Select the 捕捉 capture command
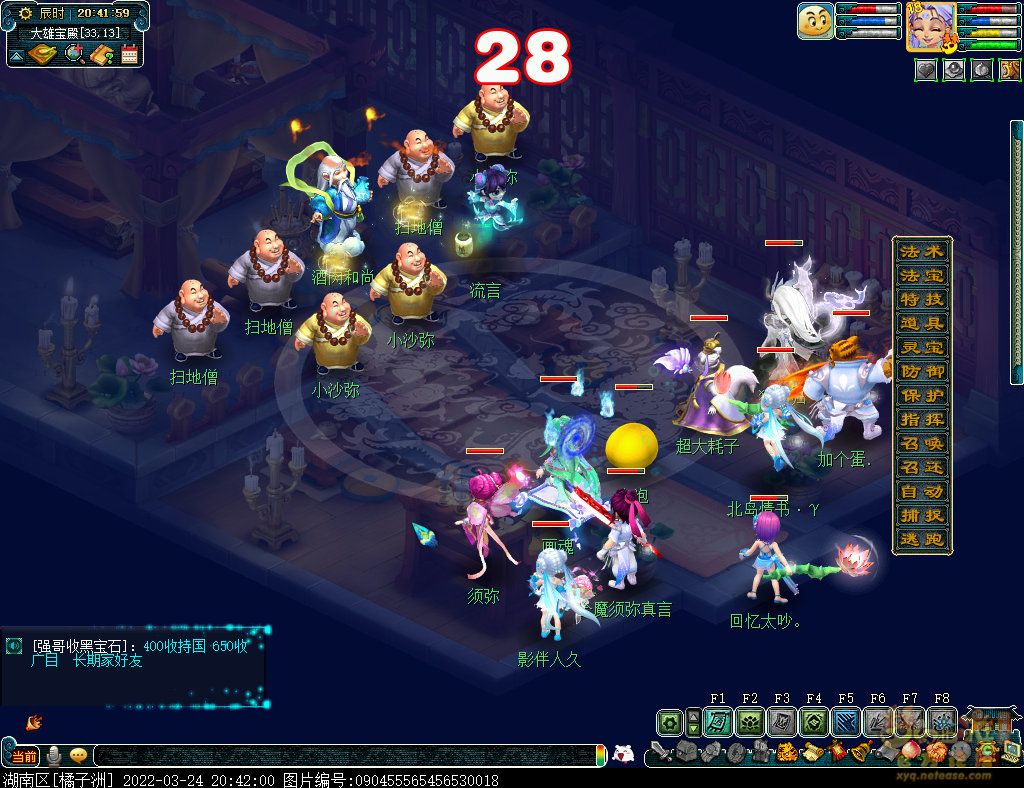The image size is (1024, 788). coord(921,516)
